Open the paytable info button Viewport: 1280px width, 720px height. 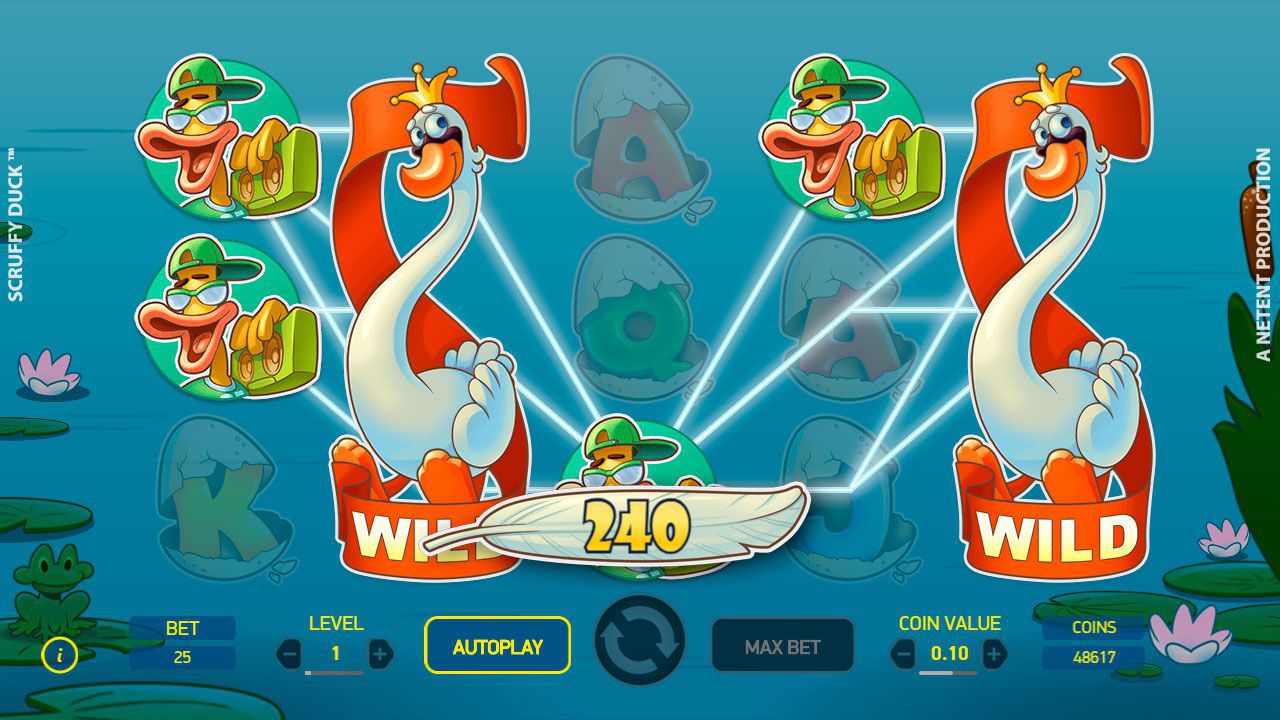pyautogui.click(x=61, y=656)
